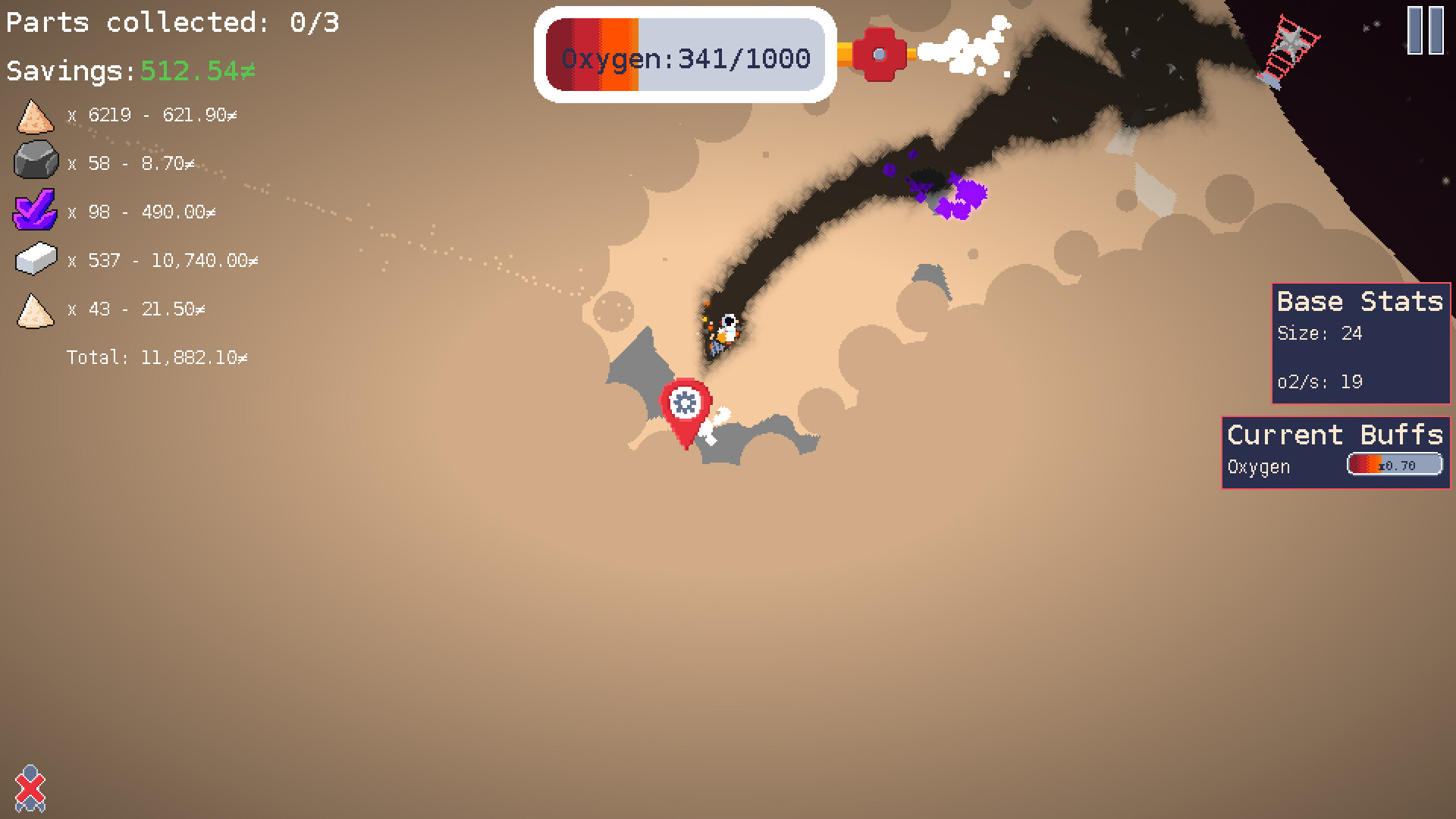
Task: Click the Oxygen 341/1000 progress bar
Action: 682,56
